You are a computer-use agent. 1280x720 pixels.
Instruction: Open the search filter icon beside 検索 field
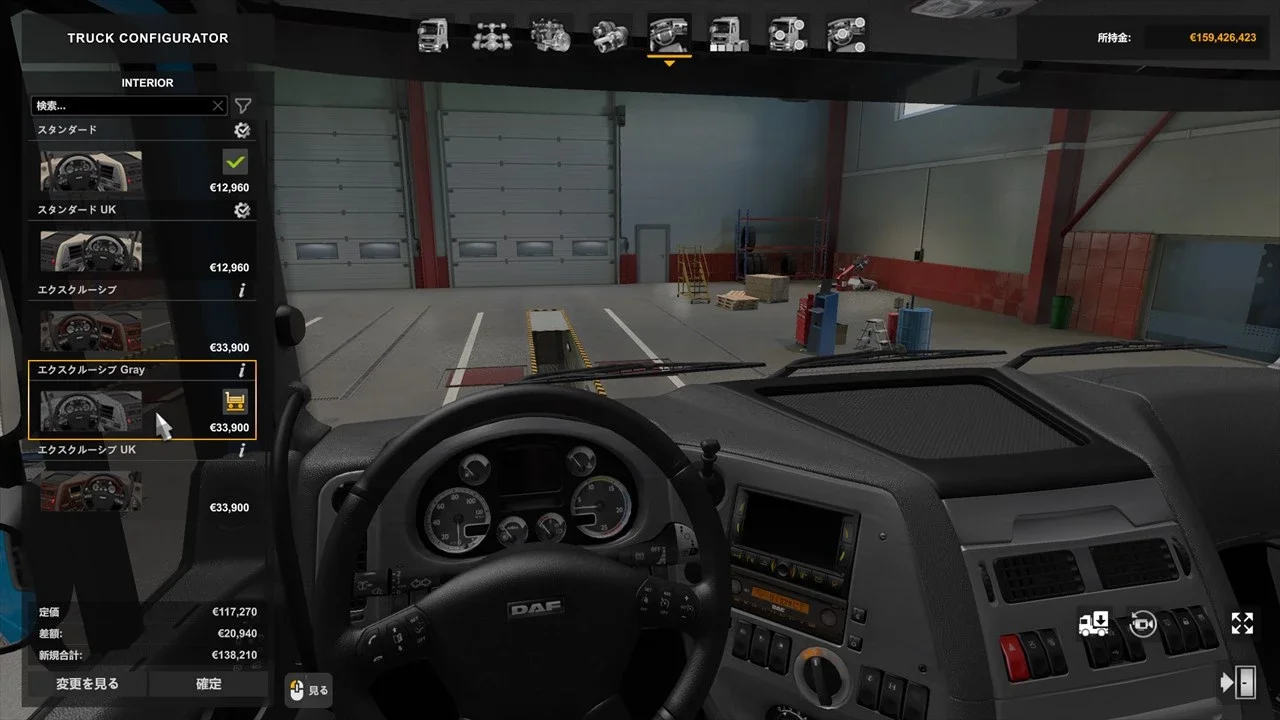(242, 105)
